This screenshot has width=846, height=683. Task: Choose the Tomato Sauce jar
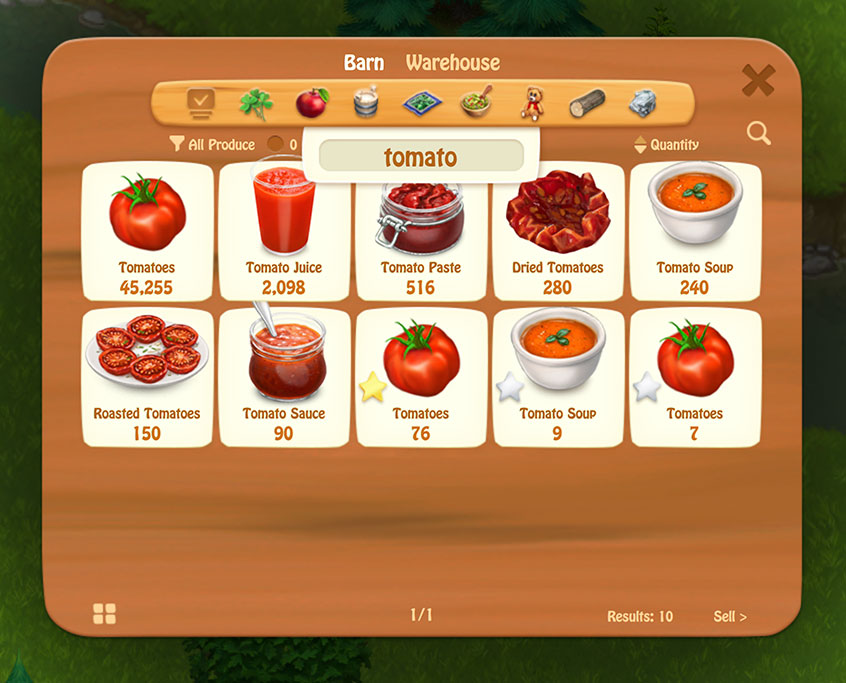click(283, 378)
